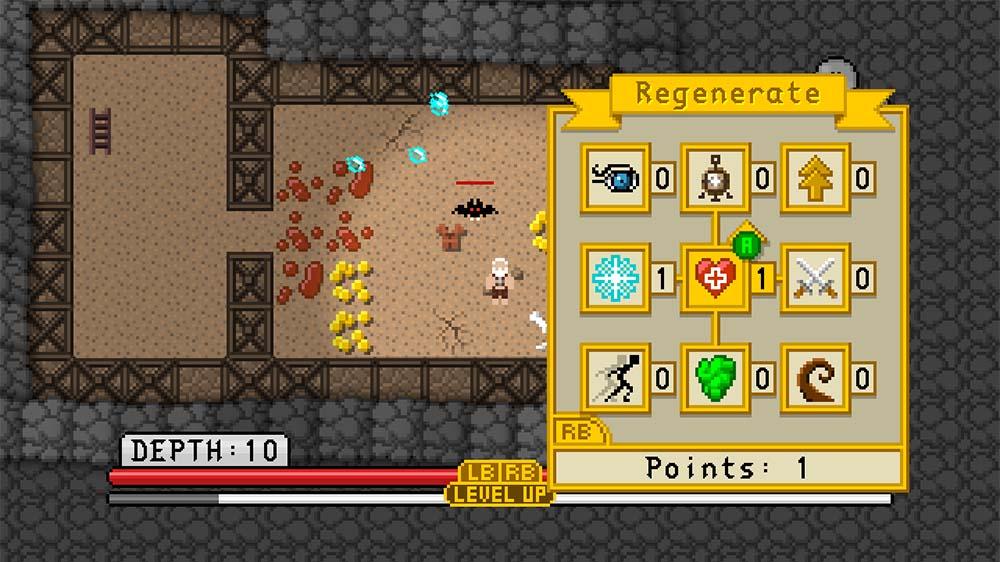Choose the round robot drone skill
1000x562 pixels.
click(x=715, y=179)
